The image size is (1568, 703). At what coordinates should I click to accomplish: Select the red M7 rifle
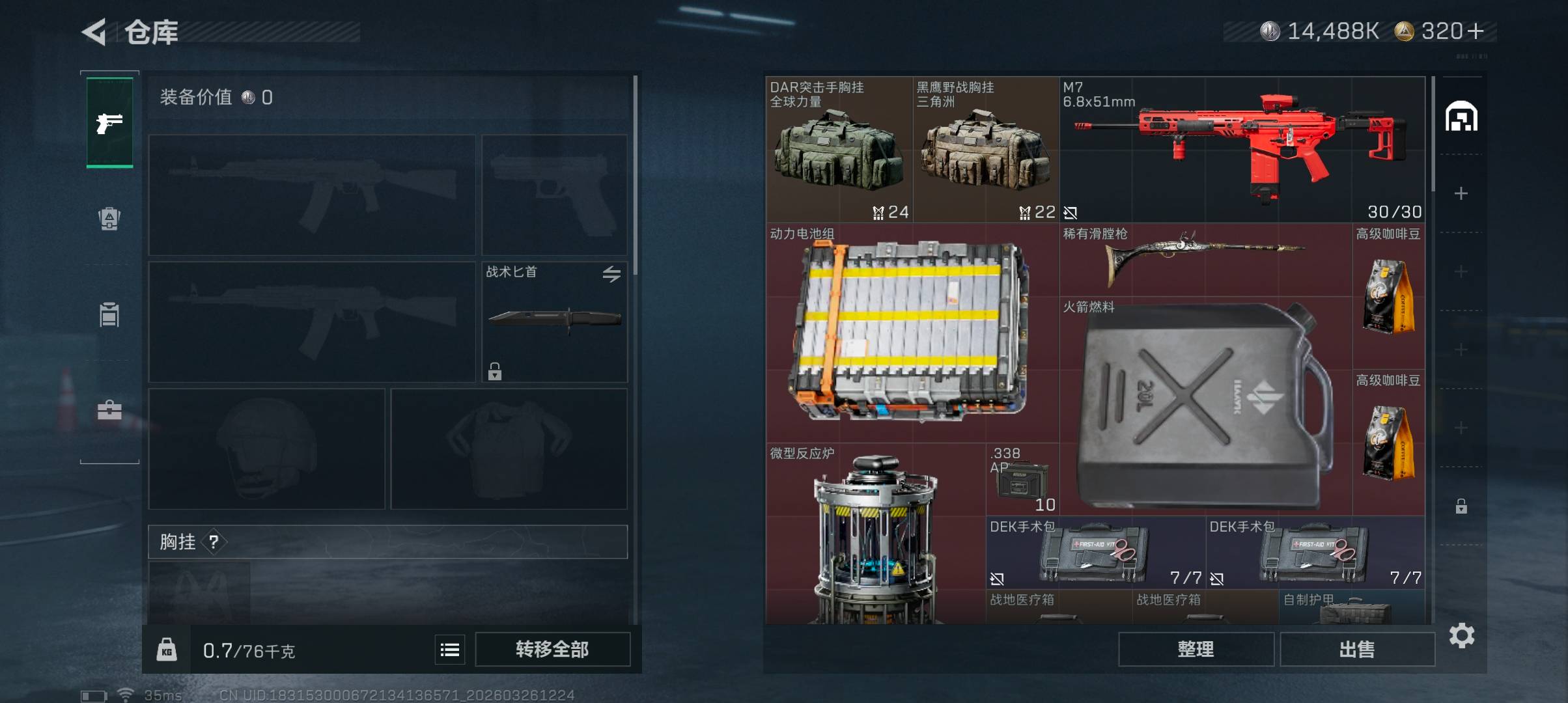pyautogui.click(x=1241, y=150)
